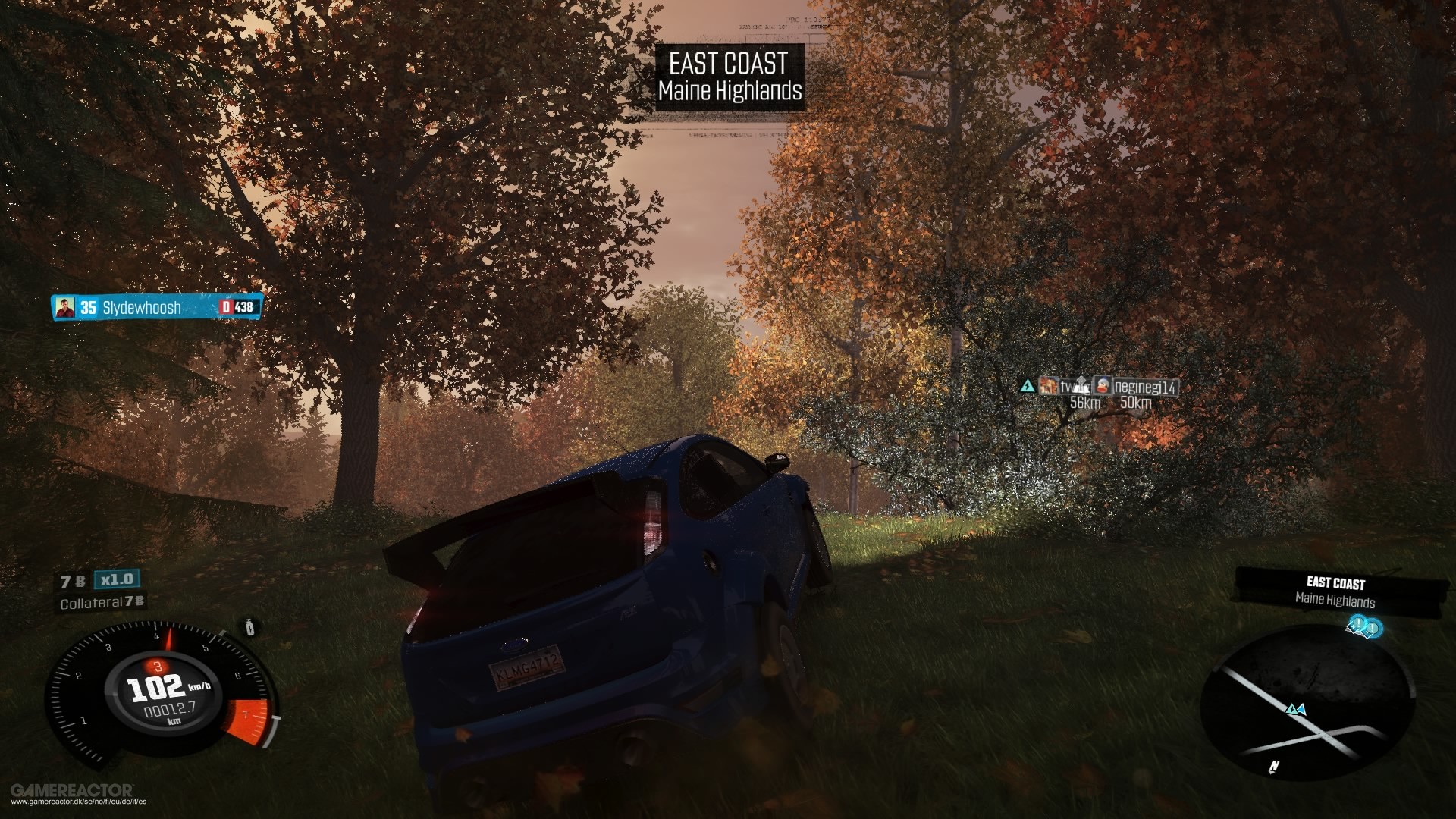Click the level 35 badge on the nameplate

(88, 306)
